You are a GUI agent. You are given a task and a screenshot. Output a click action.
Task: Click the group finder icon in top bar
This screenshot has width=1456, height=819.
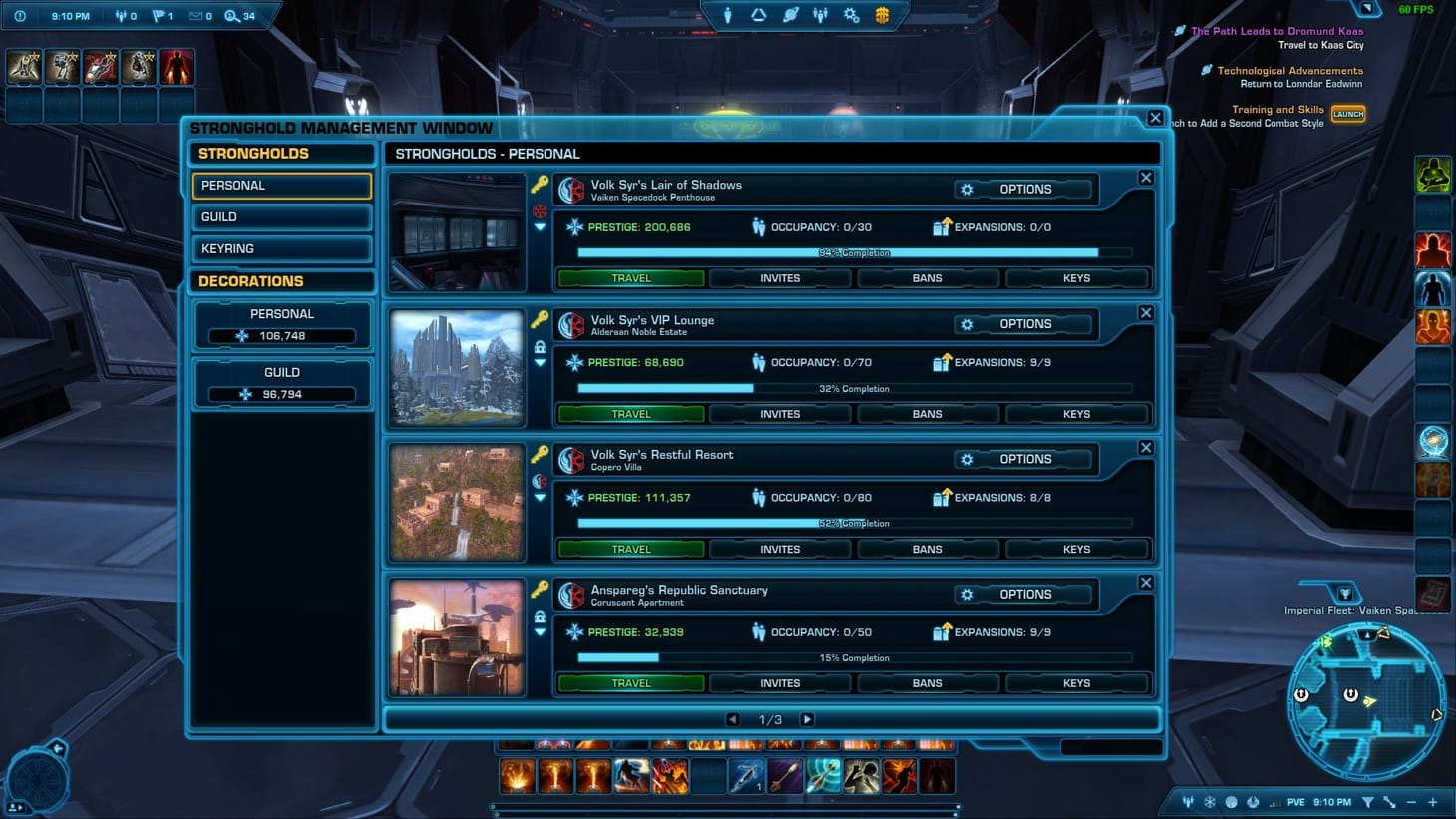click(820, 15)
